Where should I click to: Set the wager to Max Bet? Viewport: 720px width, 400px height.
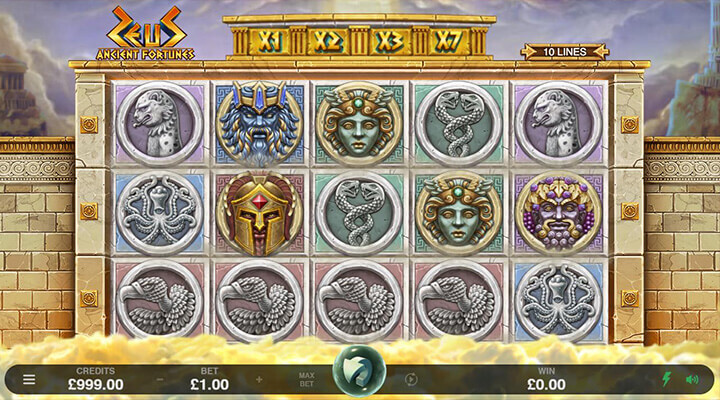coord(307,379)
